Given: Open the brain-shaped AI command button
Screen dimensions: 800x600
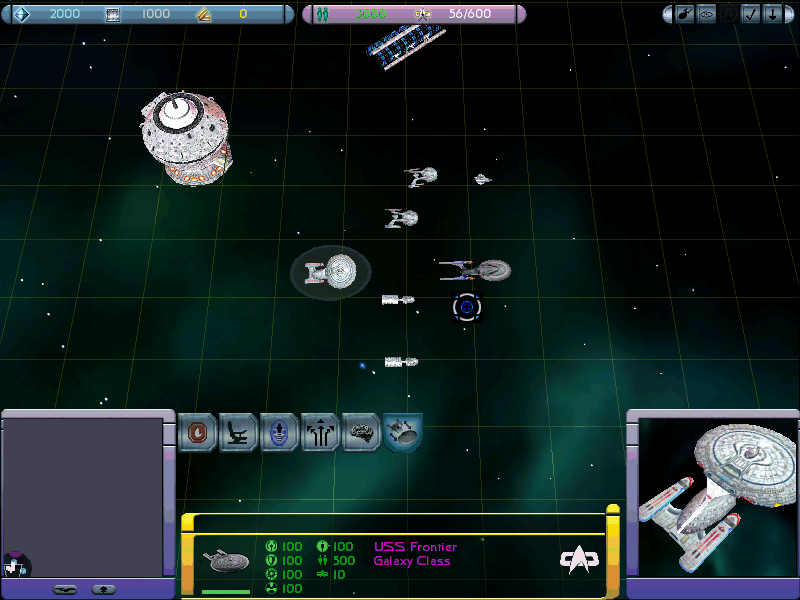Looking at the screenshot, I should click(x=361, y=433).
